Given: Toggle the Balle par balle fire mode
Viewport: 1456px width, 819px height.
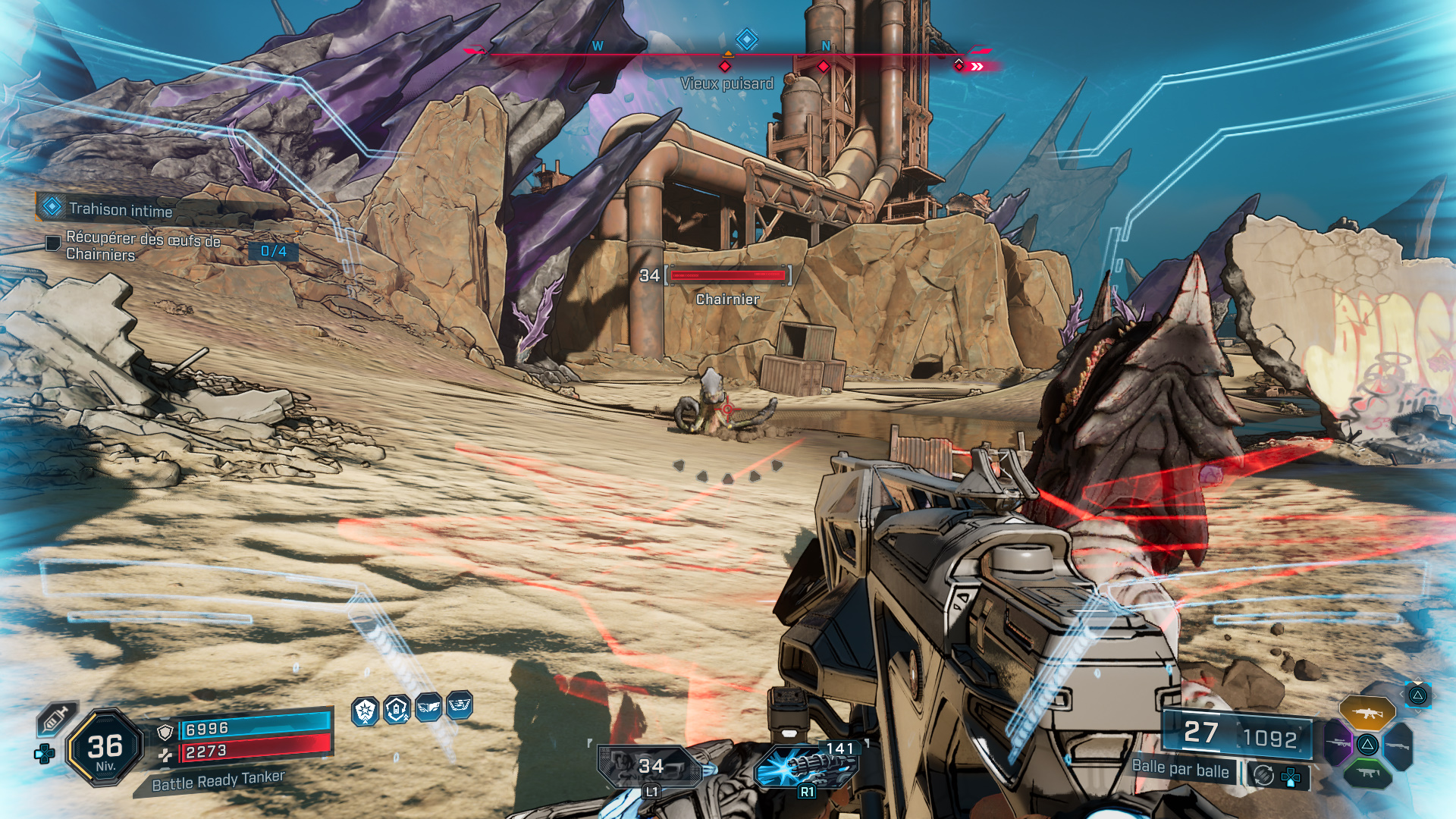Looking at the screenshot, I should (1180, 769).
